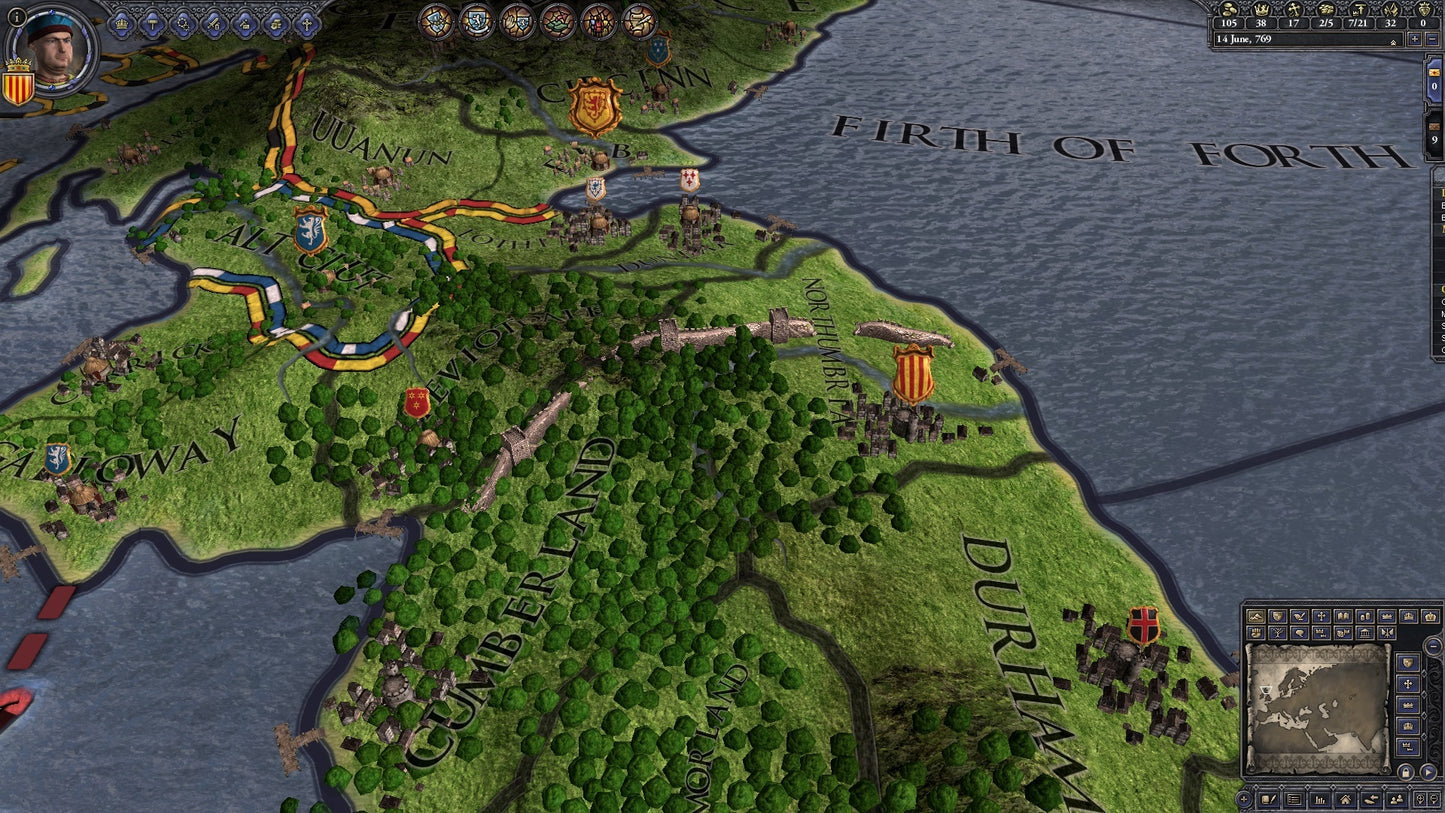1445x813 pixels.
Task: Open the ledger chart icon on bottom bar
Action: (1319, 799)
